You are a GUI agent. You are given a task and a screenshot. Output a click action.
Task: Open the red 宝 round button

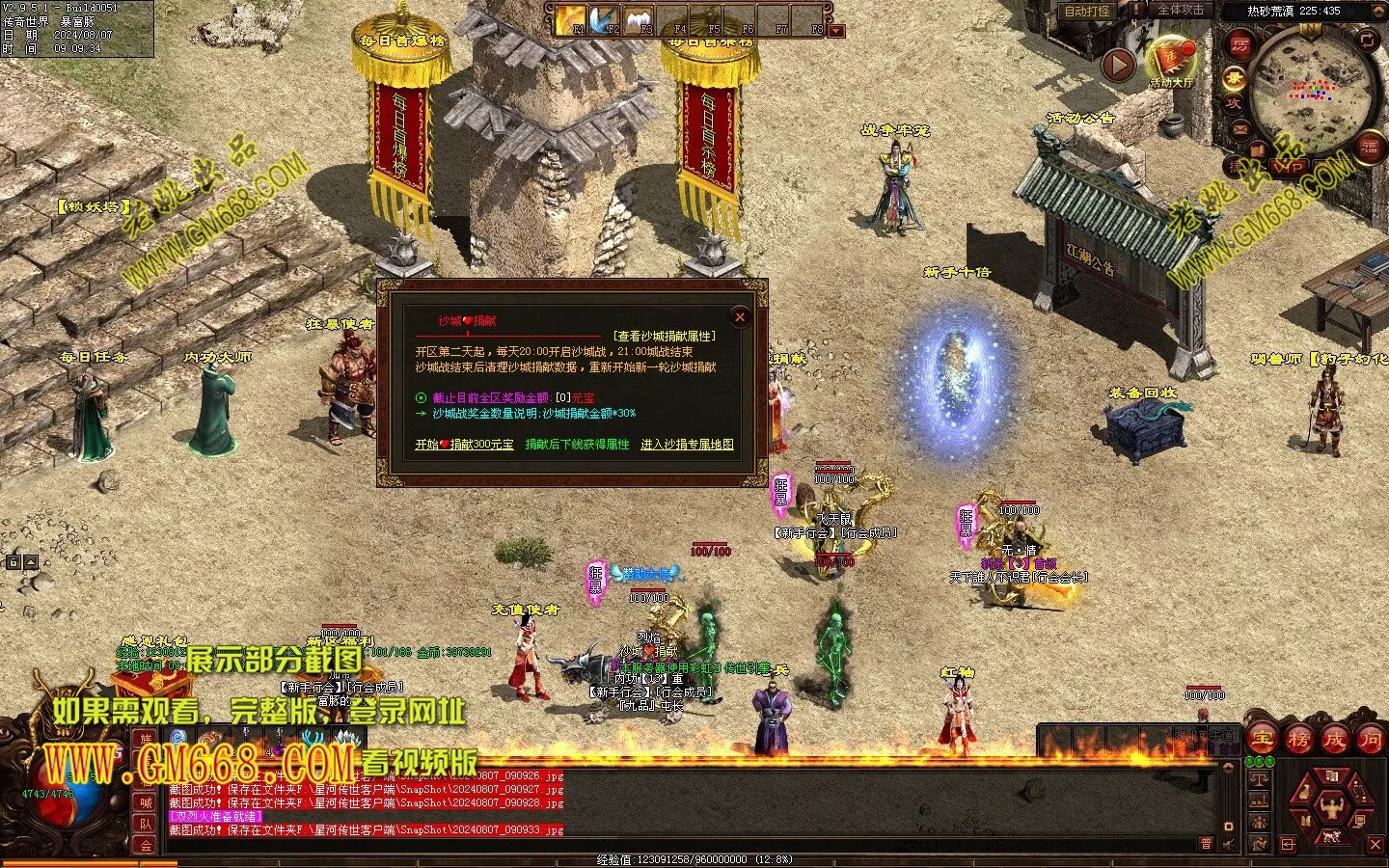1264,740
